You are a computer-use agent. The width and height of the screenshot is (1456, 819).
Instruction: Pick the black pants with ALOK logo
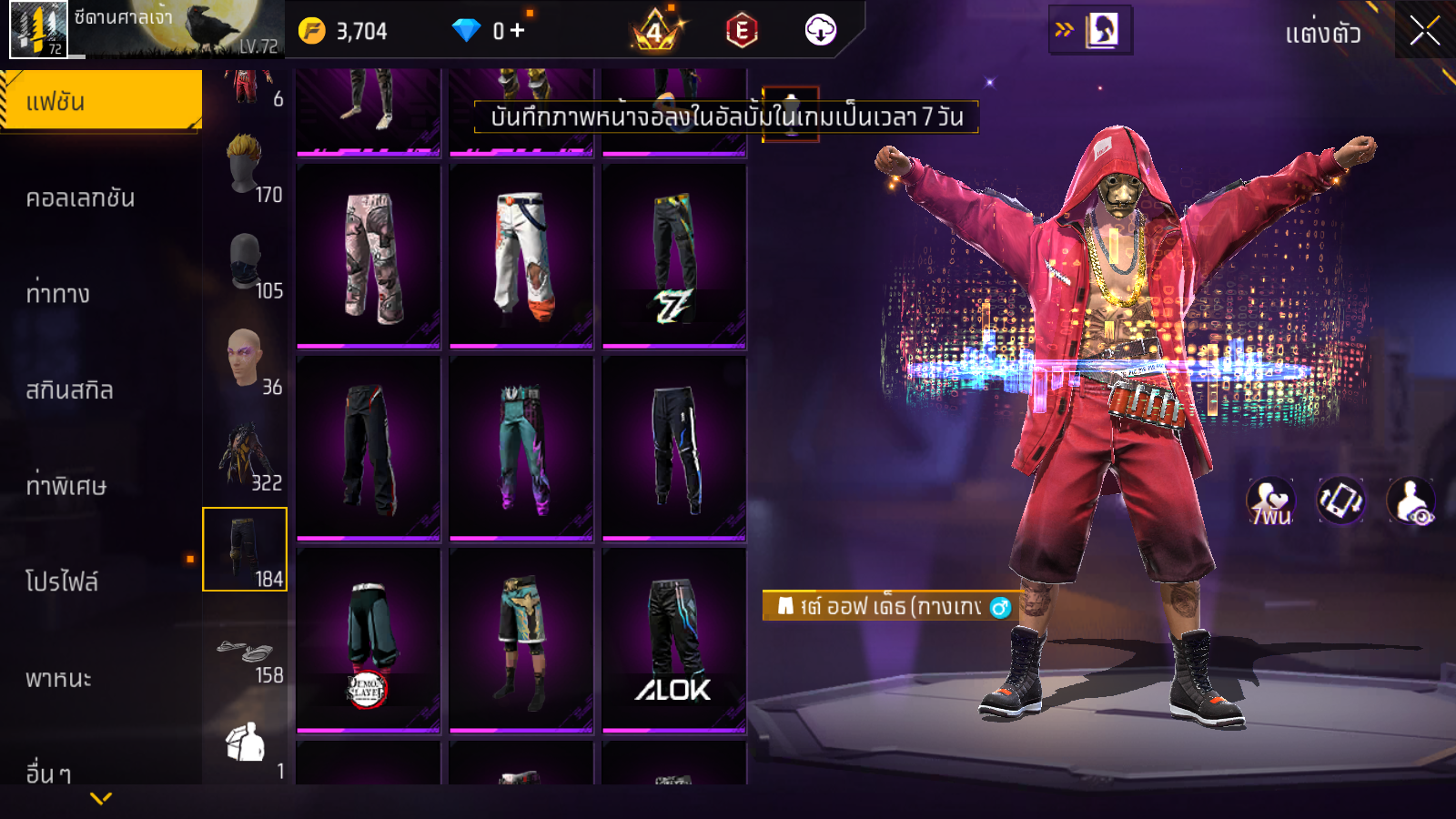tap(673, 641)
